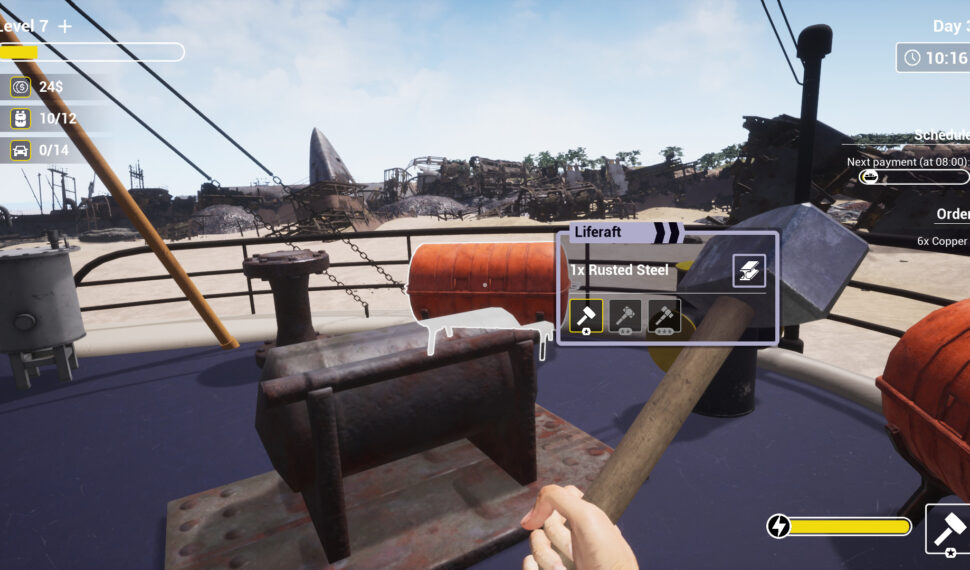
Task: Select the car storage icon
Action: pos(20,151)
